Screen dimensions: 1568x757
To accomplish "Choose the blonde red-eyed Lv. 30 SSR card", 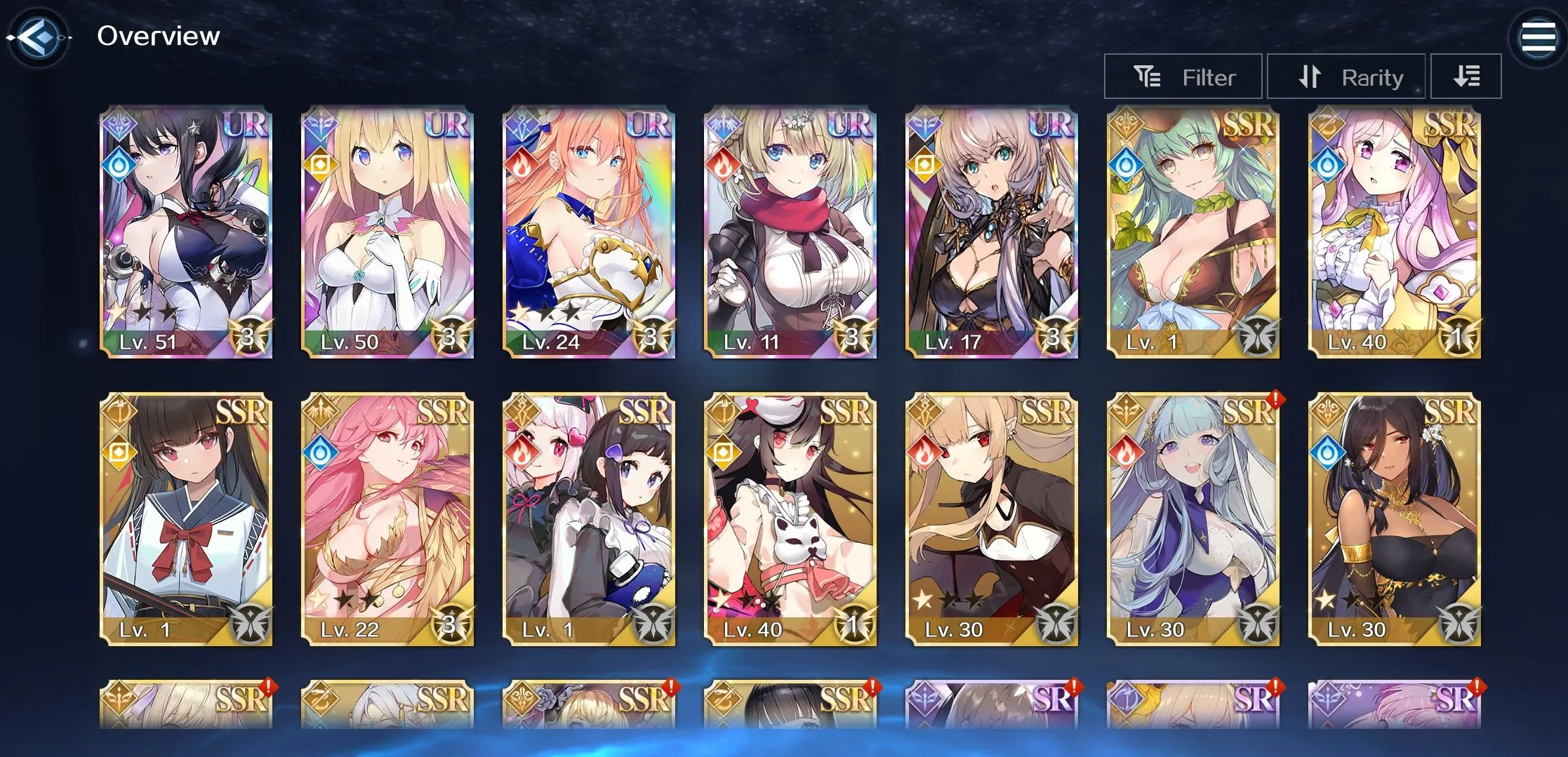I will click(992, 519).
